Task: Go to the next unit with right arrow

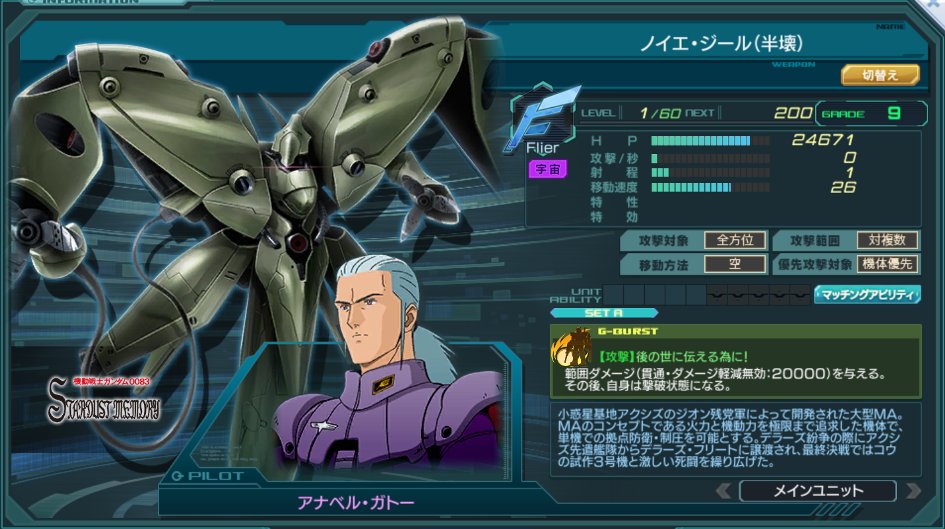Action: click(x=912, y=491)
